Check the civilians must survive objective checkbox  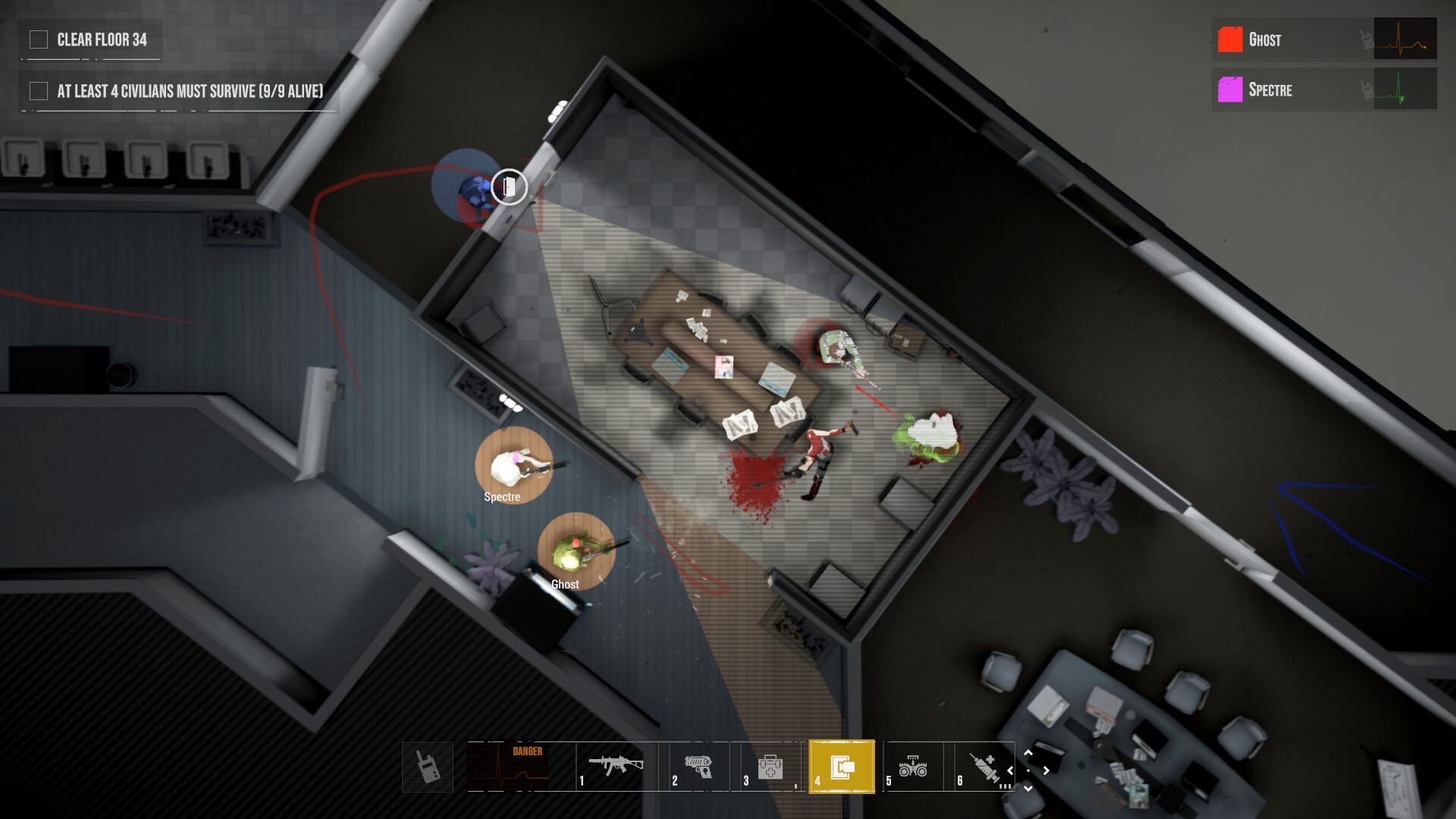point(37,90)
